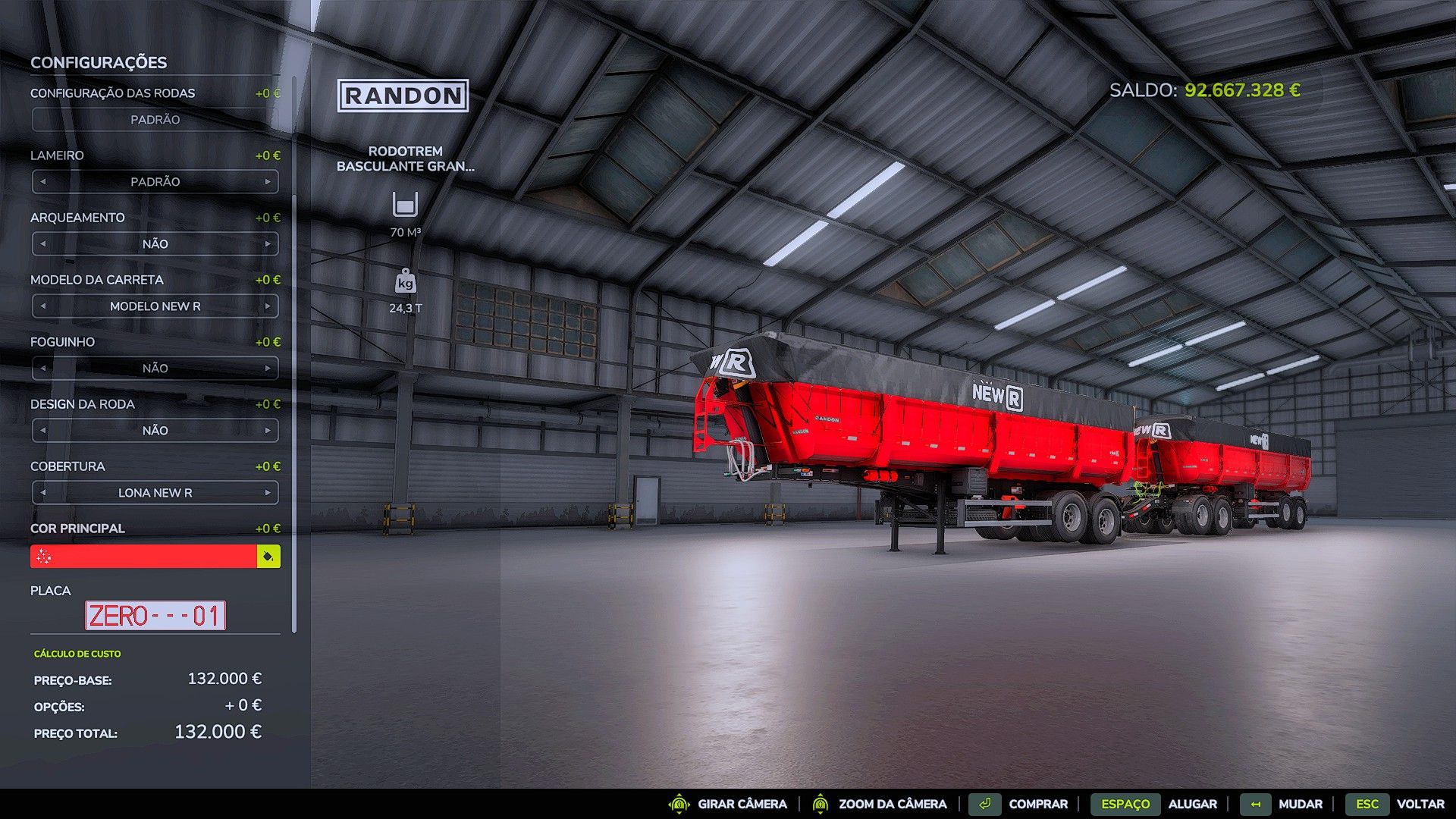Image resolution: width=1456 pixels, height=819 pixels.
Task: Click the green paint bucket color button
Action: (268, 557)
